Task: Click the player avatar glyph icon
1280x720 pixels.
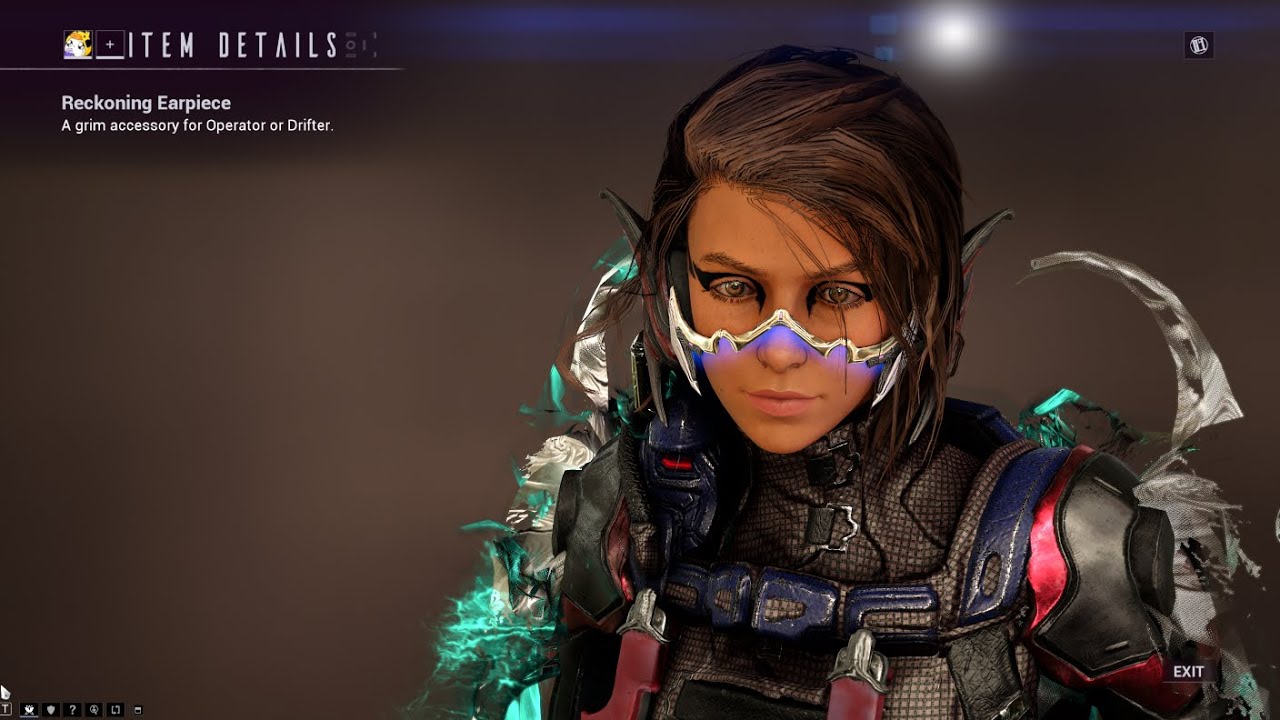Action: 78,44
